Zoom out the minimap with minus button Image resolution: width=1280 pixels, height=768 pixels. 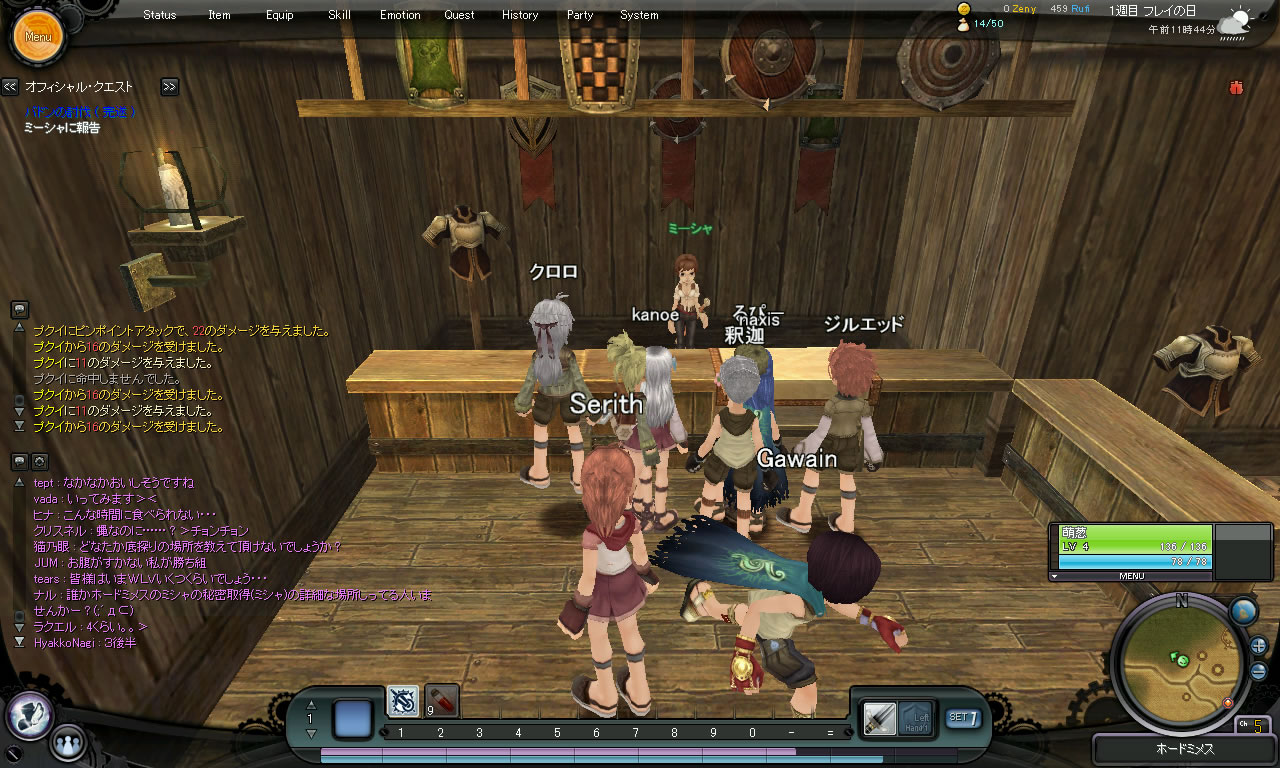pyautogui.click(x=1258, y=671)
